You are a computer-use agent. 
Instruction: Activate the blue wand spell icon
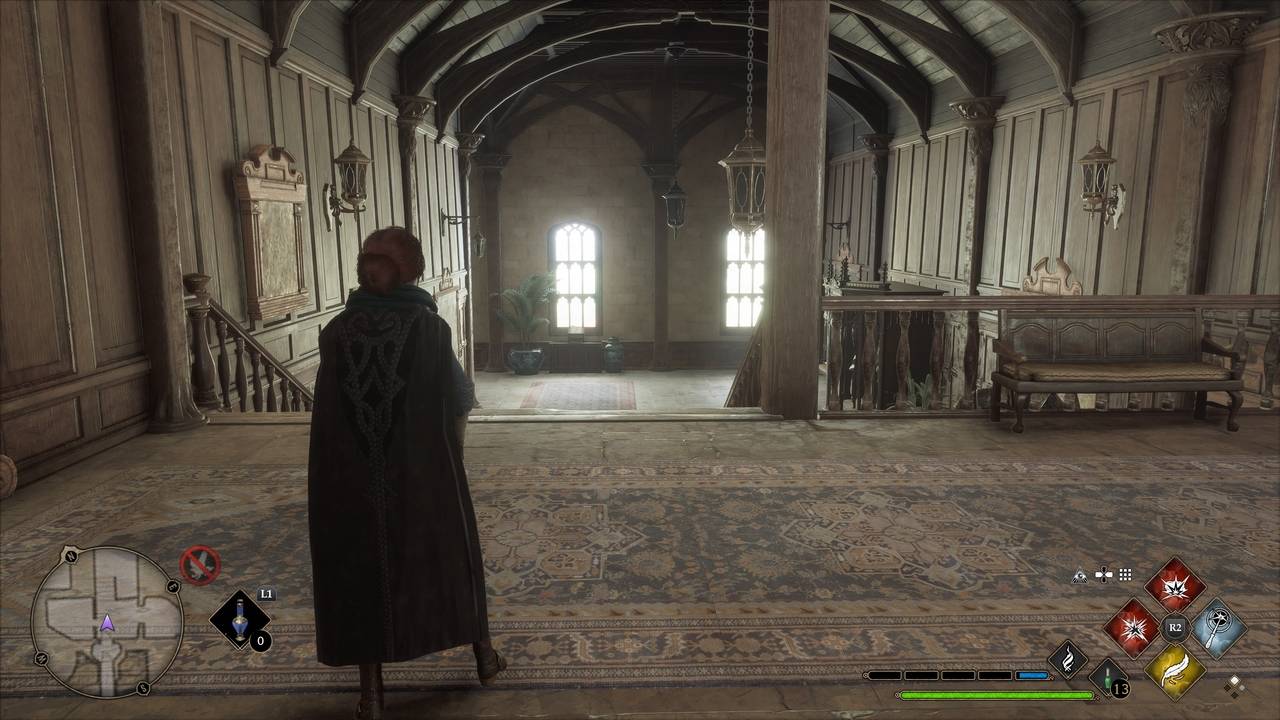click(1217, 628)
